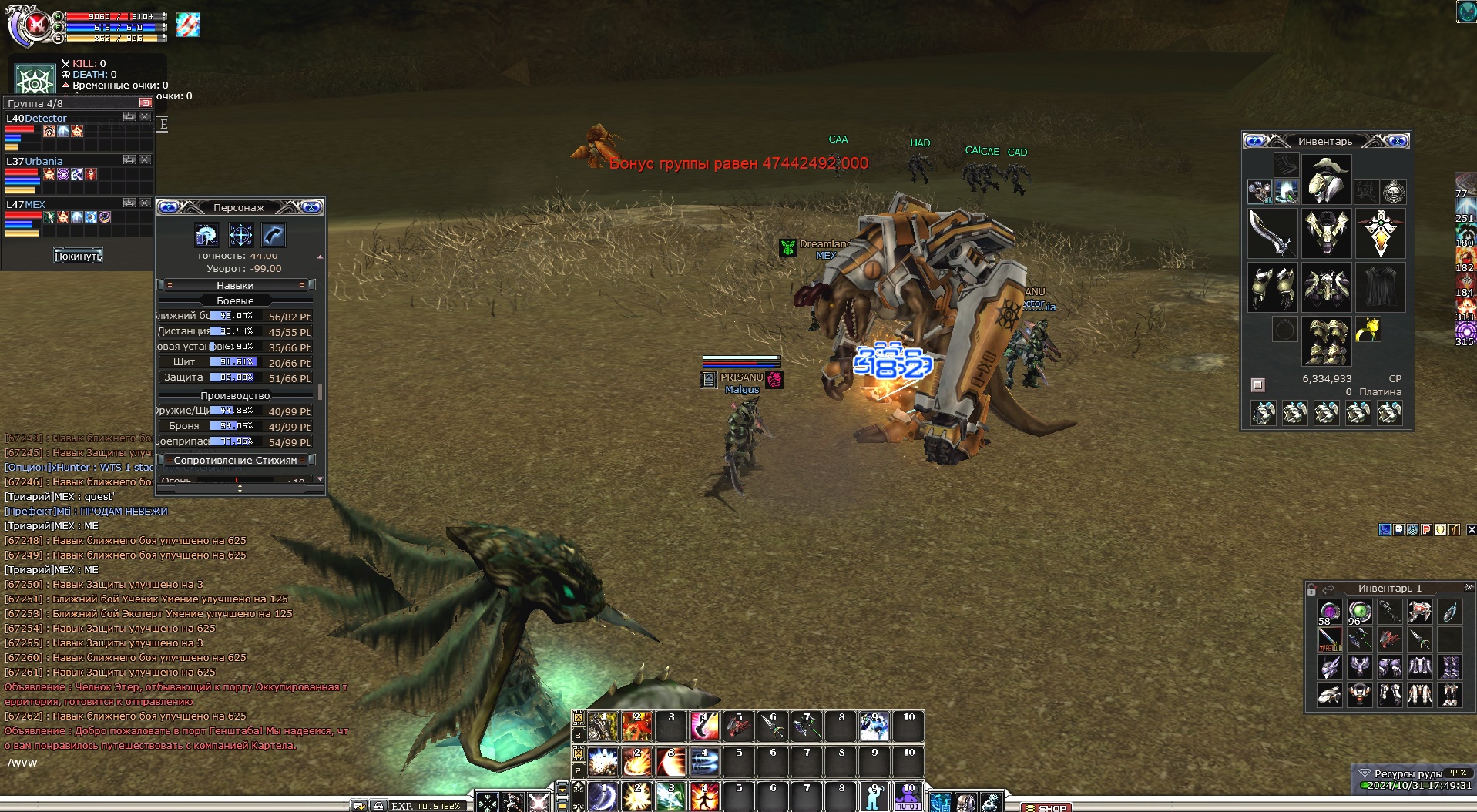
Task: Select the equipped sword weapon slot
Action: pos(1272,233)
